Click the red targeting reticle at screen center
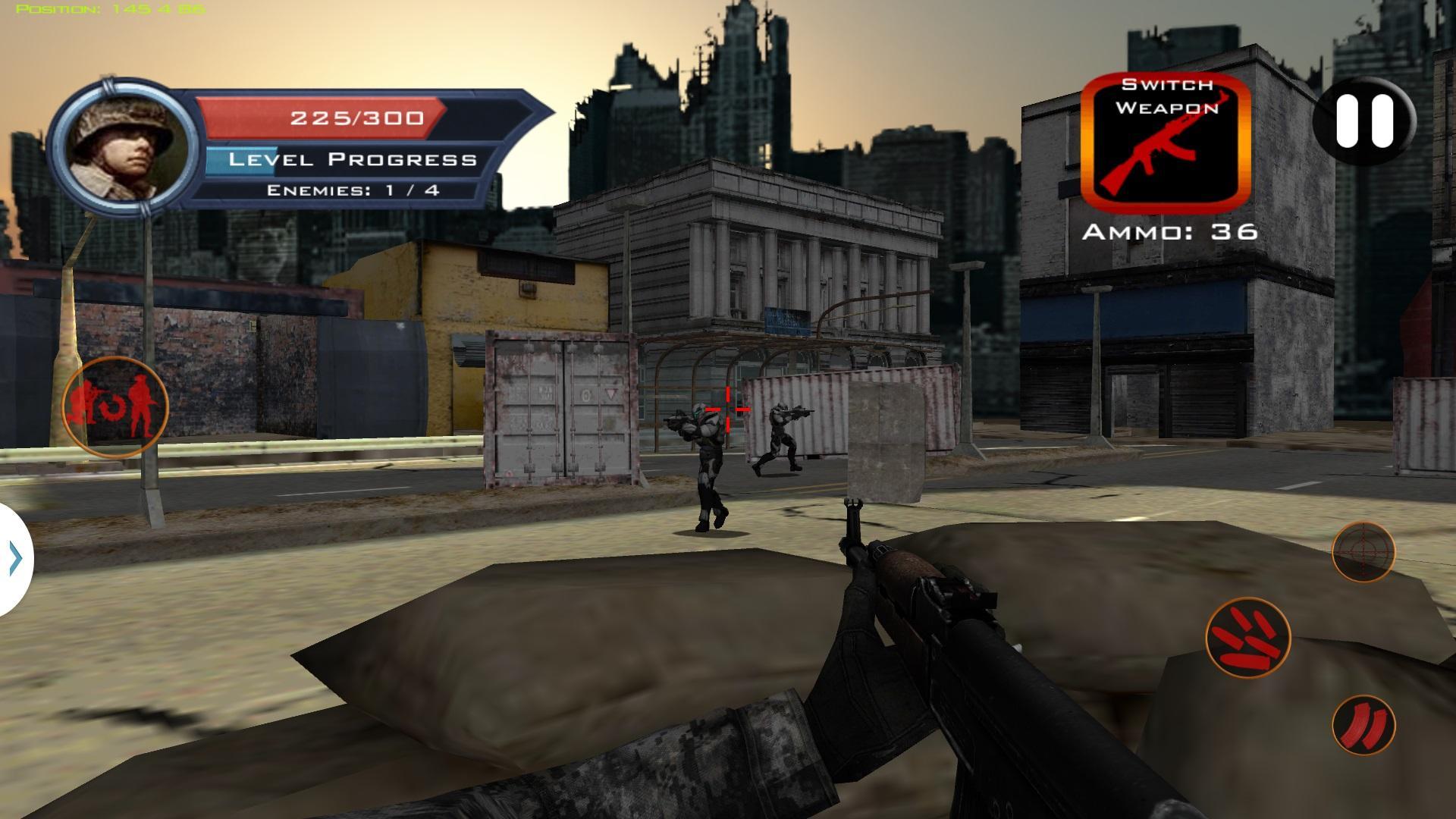This screenshot has width=1456, height=819. pos(728,409)
